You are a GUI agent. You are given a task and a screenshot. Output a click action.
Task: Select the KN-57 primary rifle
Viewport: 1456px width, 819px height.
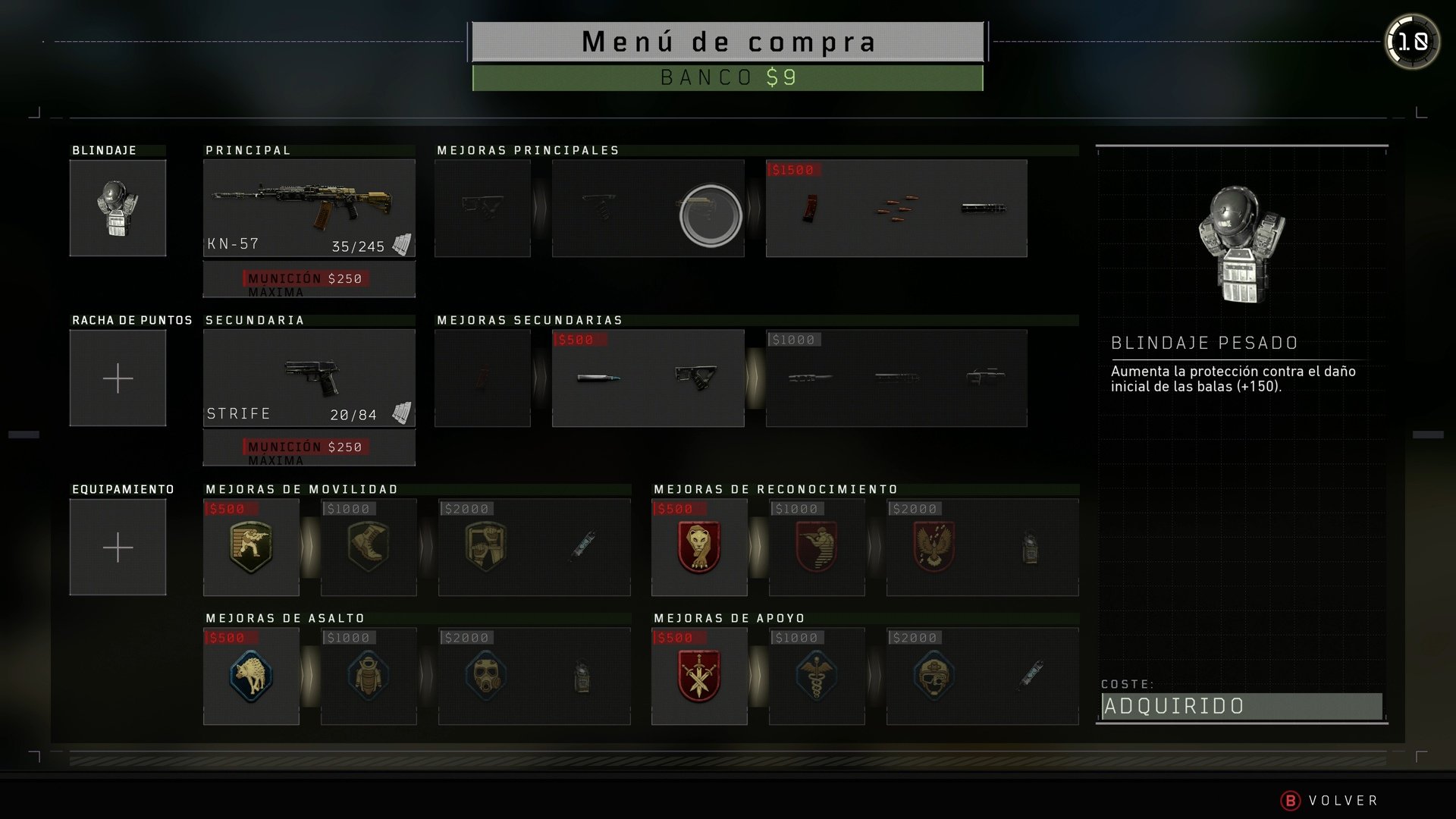tap(309, 207)
